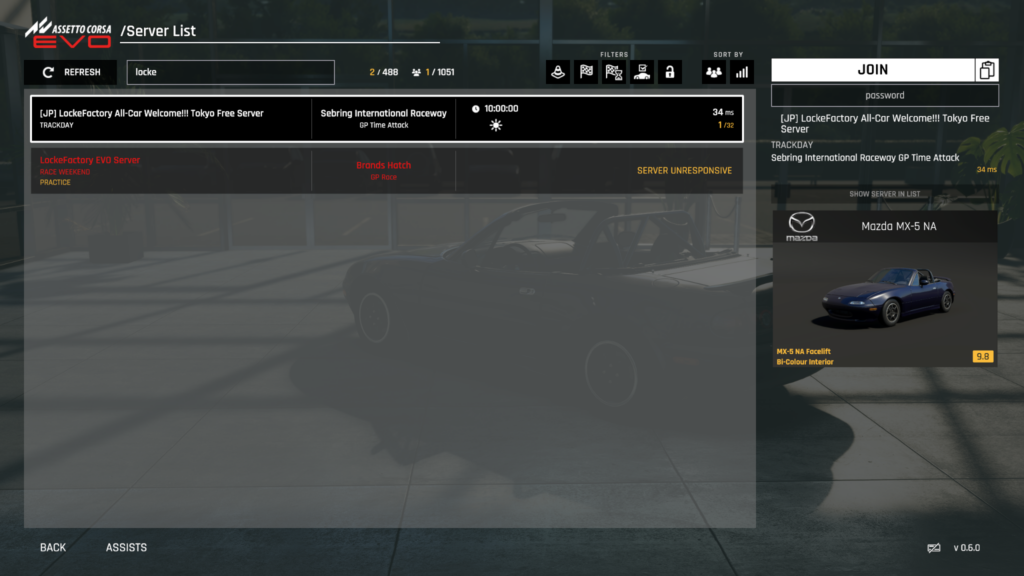Select the unresponsive LockeFactory EVO Server row
Viewport: 1024px width, 576px height.
tap(386, 171)
